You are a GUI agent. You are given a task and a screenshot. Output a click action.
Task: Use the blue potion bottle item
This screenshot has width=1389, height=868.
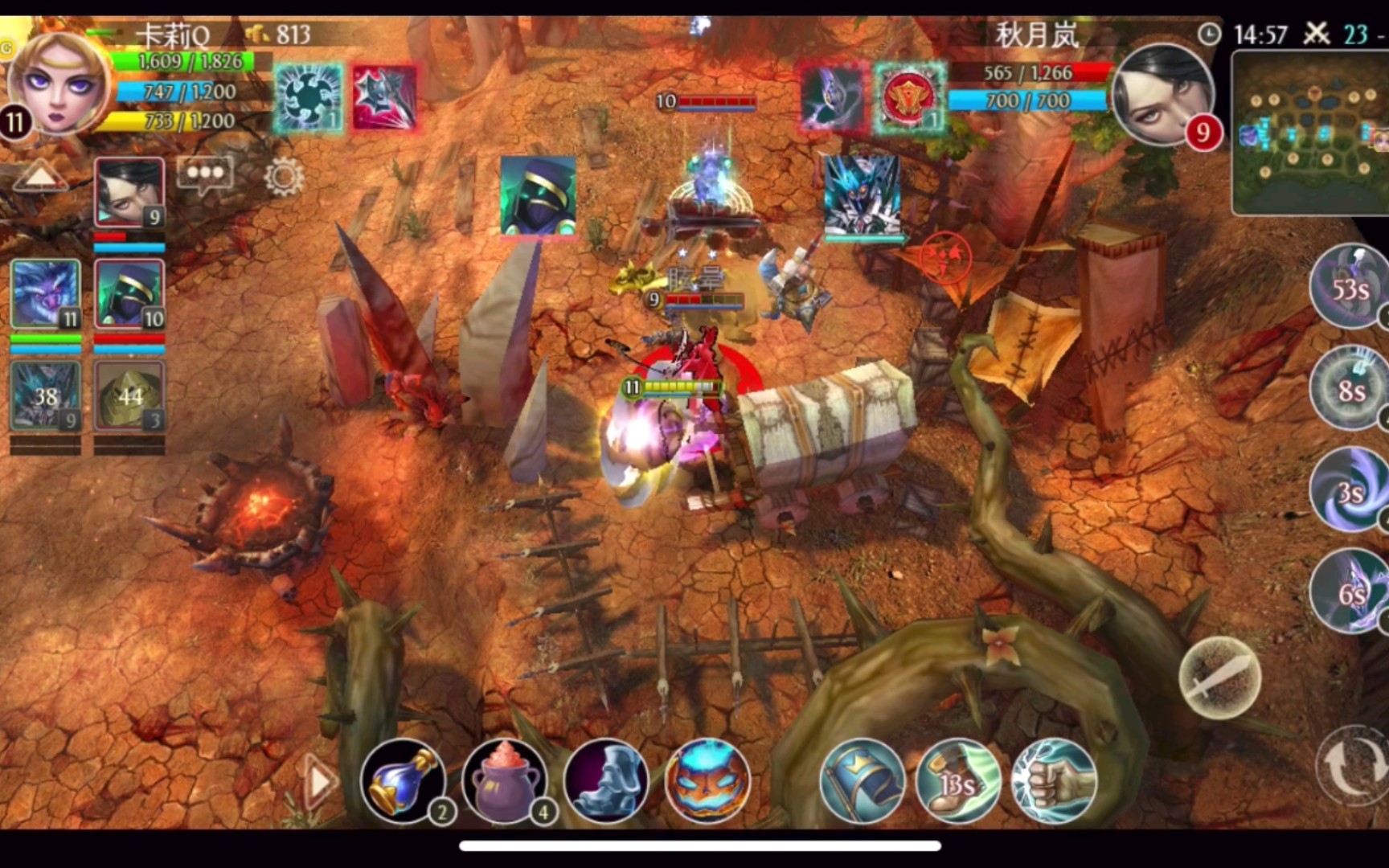403,780
